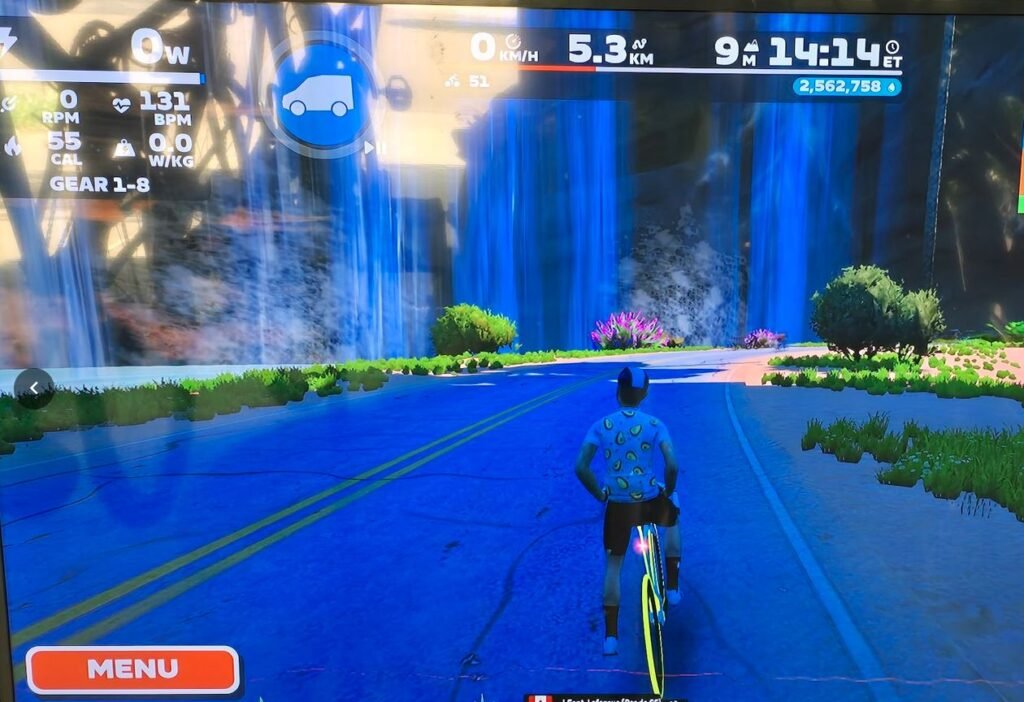Open the orange MENU button
Screen dimensions: 1024x702
coord(132,669)
